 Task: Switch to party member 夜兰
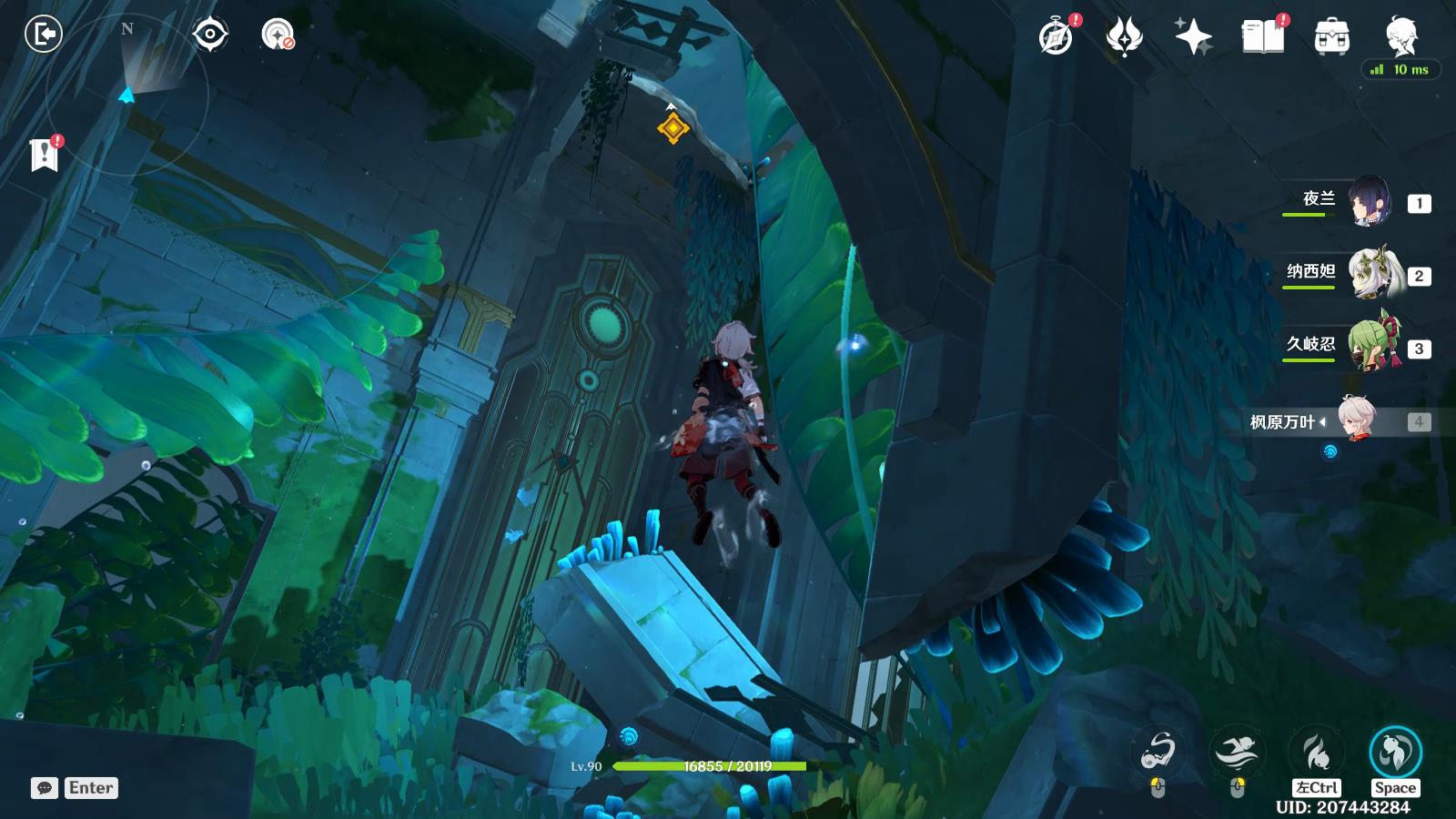1368,202
